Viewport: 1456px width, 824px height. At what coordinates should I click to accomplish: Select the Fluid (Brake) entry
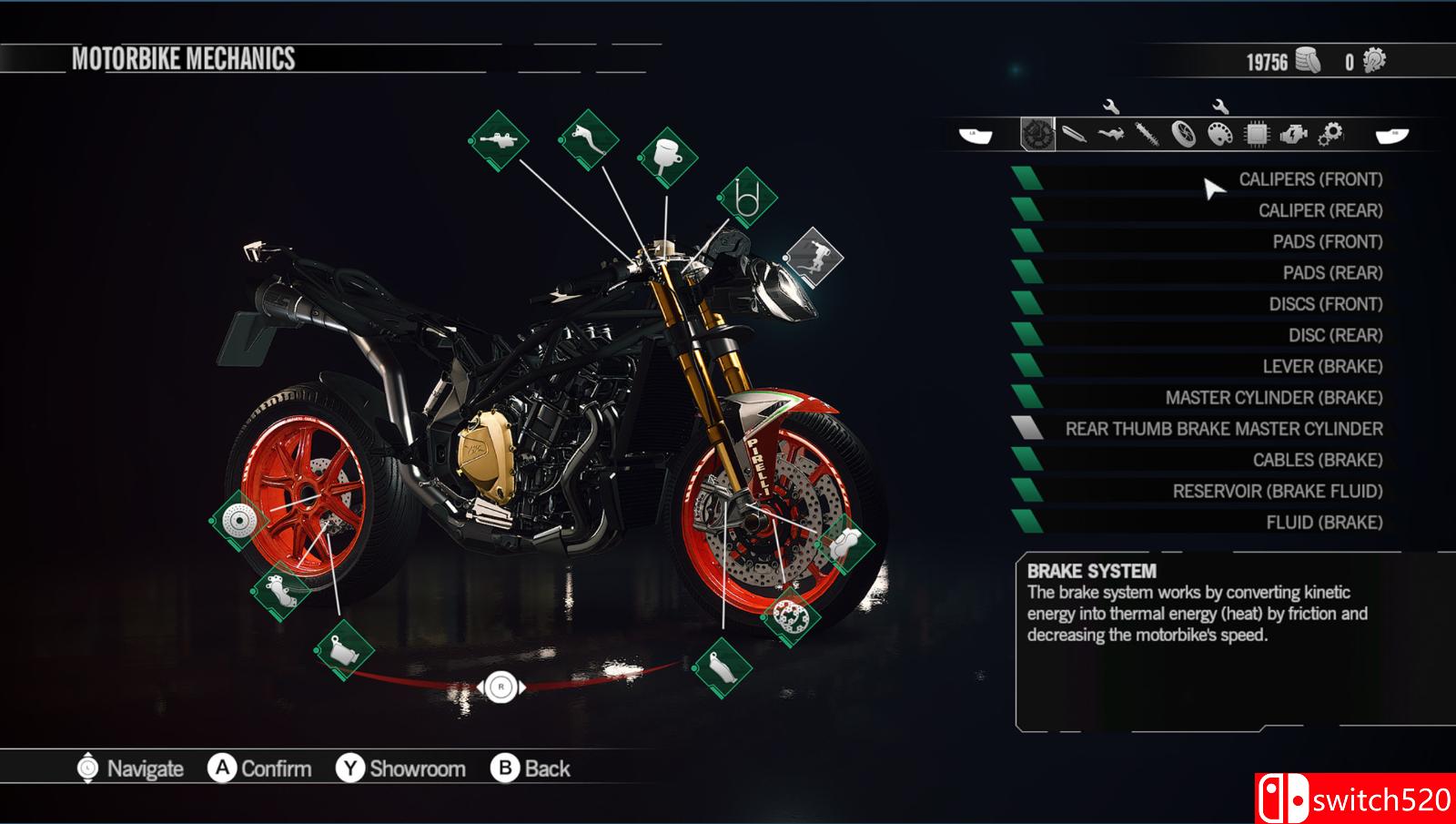point(1323,523)
